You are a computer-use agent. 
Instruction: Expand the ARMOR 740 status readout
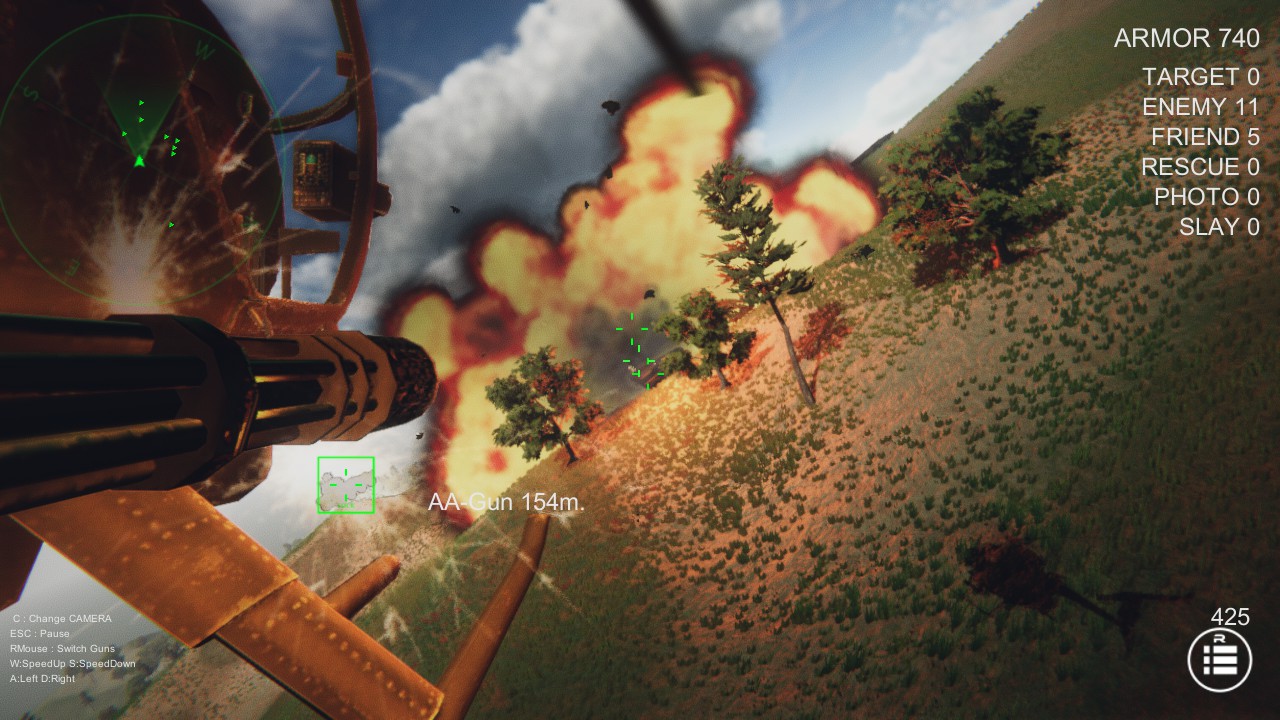click(x=1187, y=38)
